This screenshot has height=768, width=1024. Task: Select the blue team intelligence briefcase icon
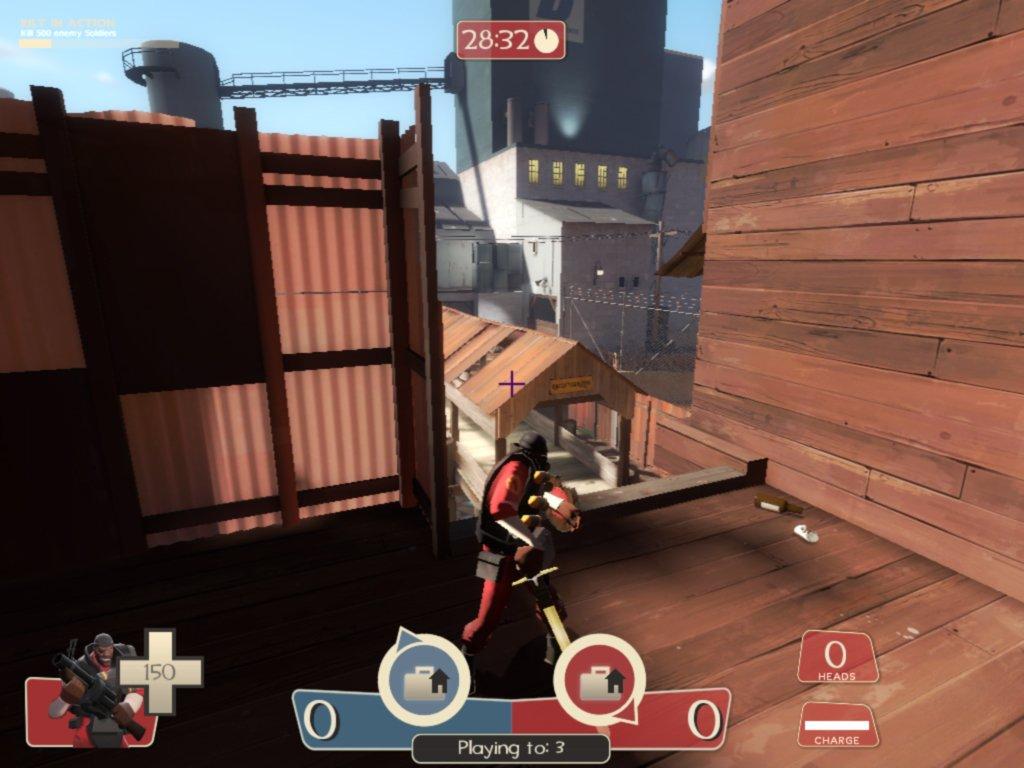424,681
